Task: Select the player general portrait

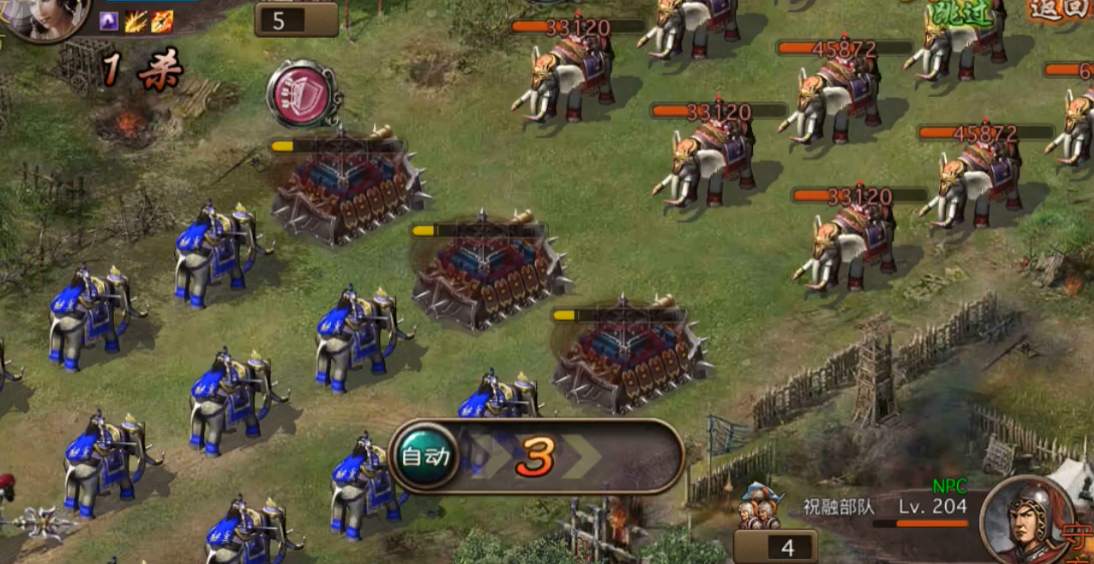Action: click(x=45, y=18)
